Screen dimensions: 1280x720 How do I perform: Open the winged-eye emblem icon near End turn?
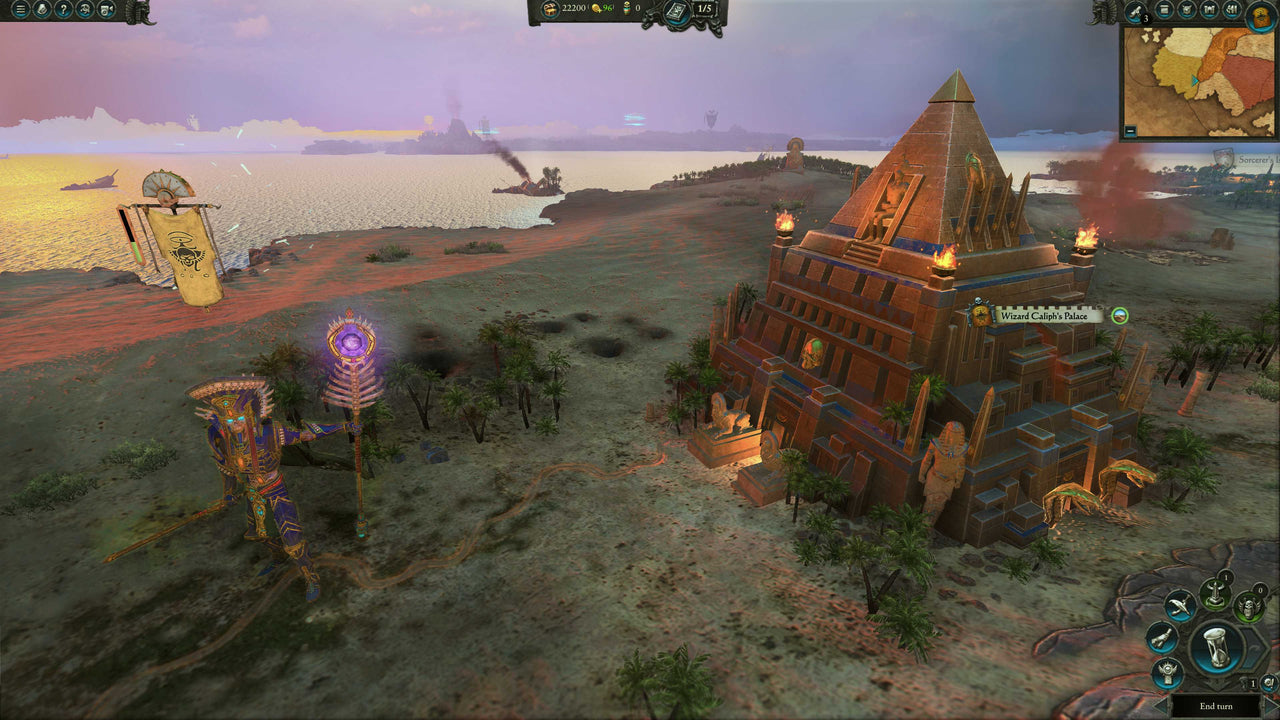(1167, 672)
